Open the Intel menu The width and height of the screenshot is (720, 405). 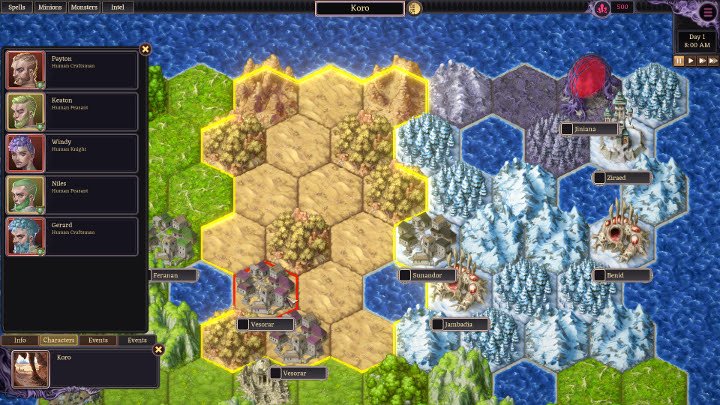[118, 7]
